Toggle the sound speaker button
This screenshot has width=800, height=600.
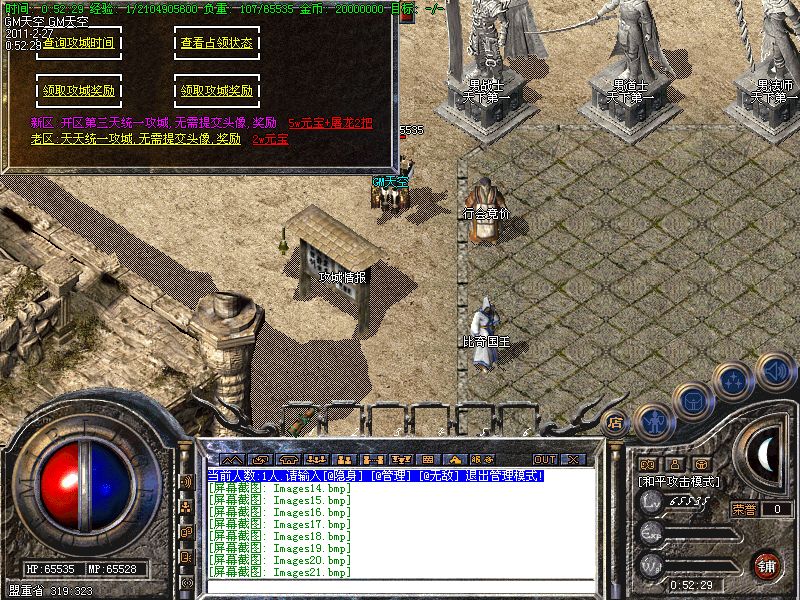tap(775, 370)
